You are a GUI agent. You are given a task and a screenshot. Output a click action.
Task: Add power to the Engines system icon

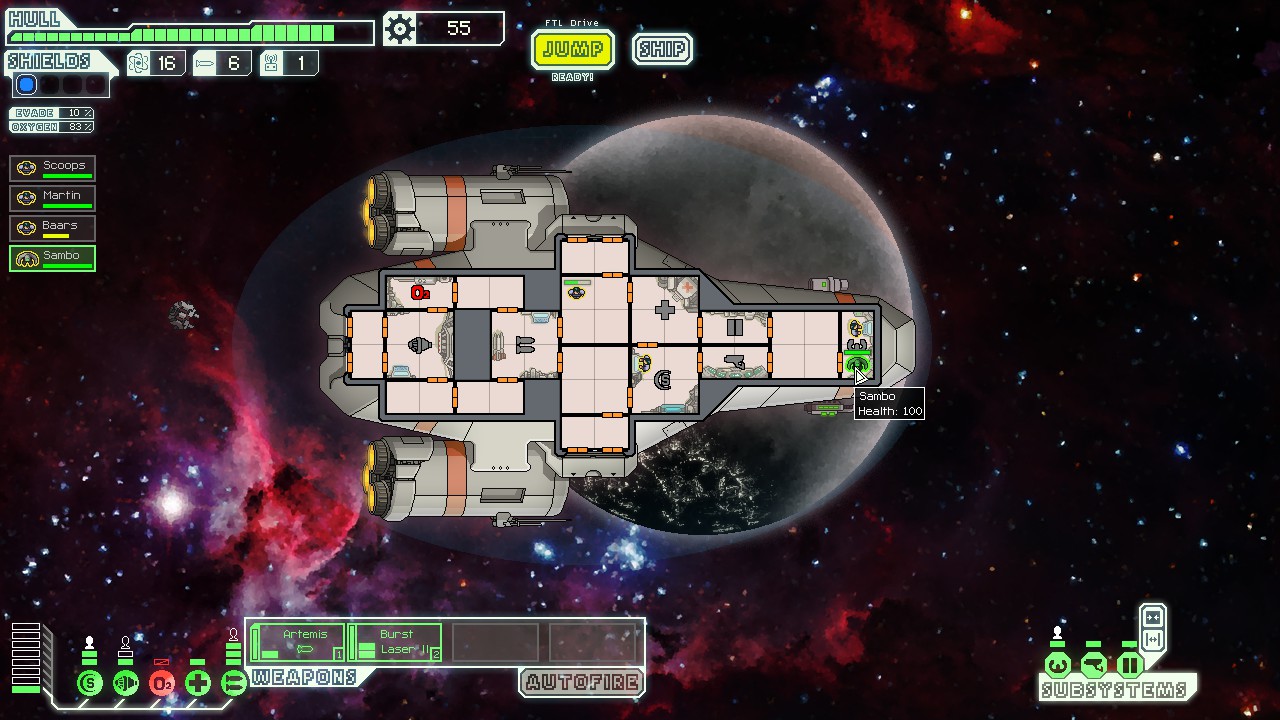click(x=126, y=684)
